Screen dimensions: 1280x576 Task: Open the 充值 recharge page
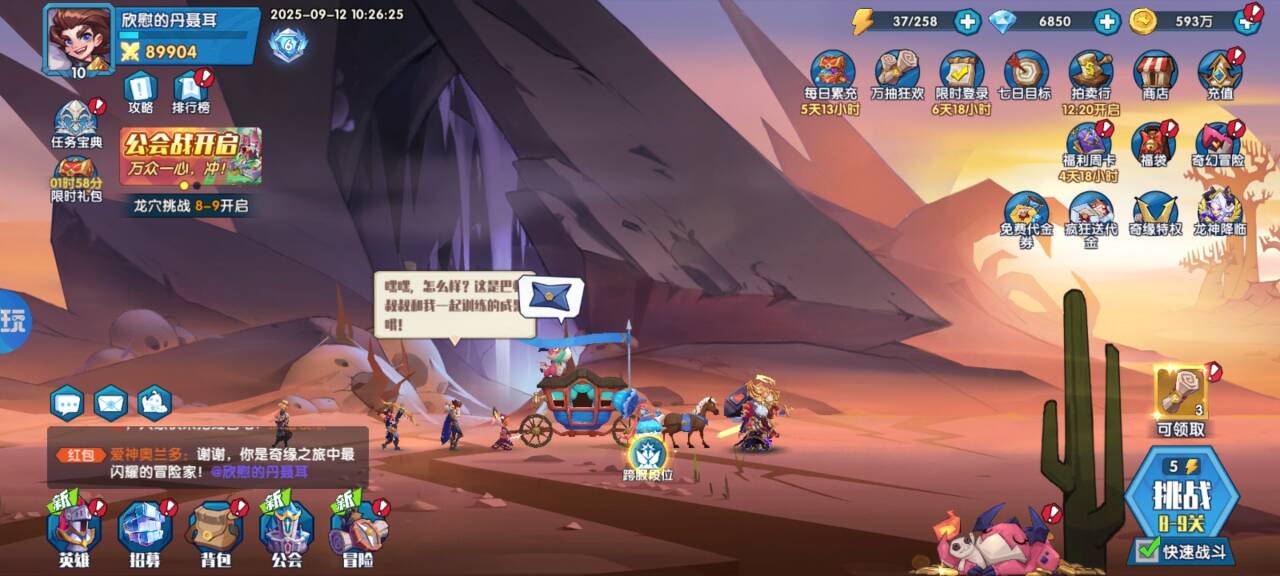coord(1219,75)
